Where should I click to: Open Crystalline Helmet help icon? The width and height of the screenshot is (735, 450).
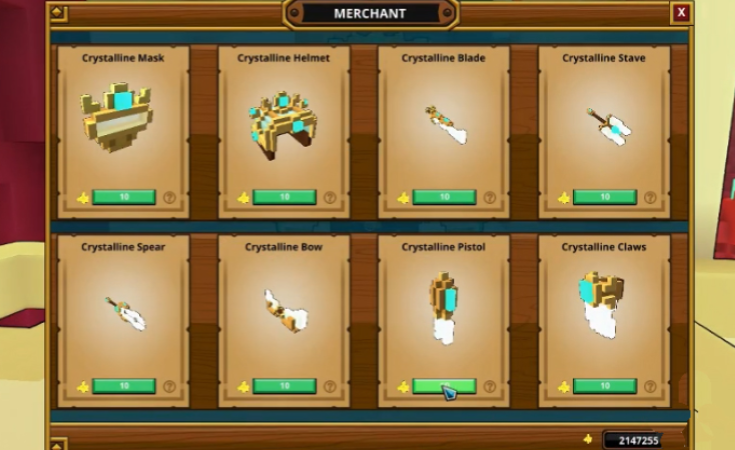(329, 198)
